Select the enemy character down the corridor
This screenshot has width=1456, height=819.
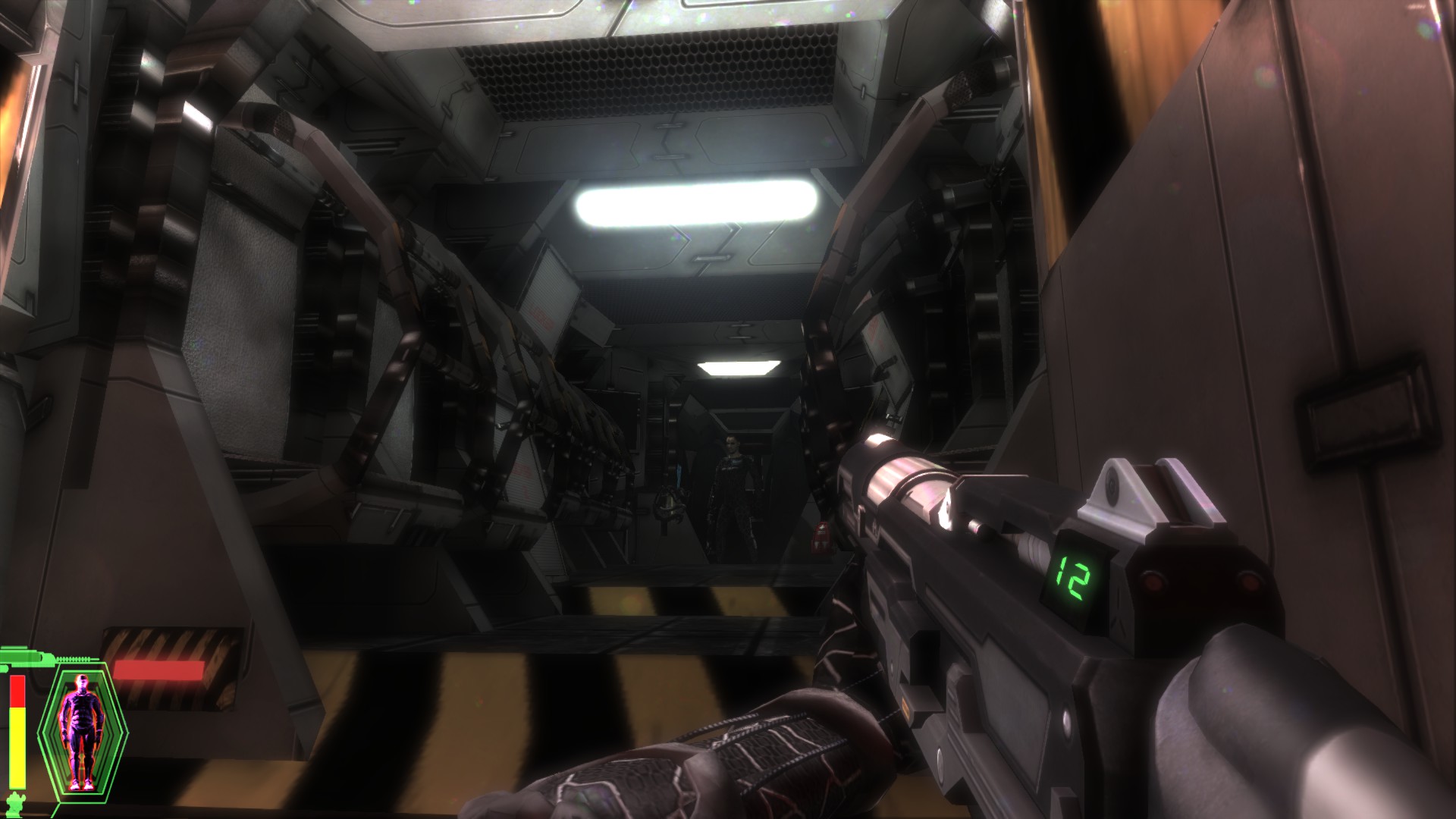click(732, 485)
